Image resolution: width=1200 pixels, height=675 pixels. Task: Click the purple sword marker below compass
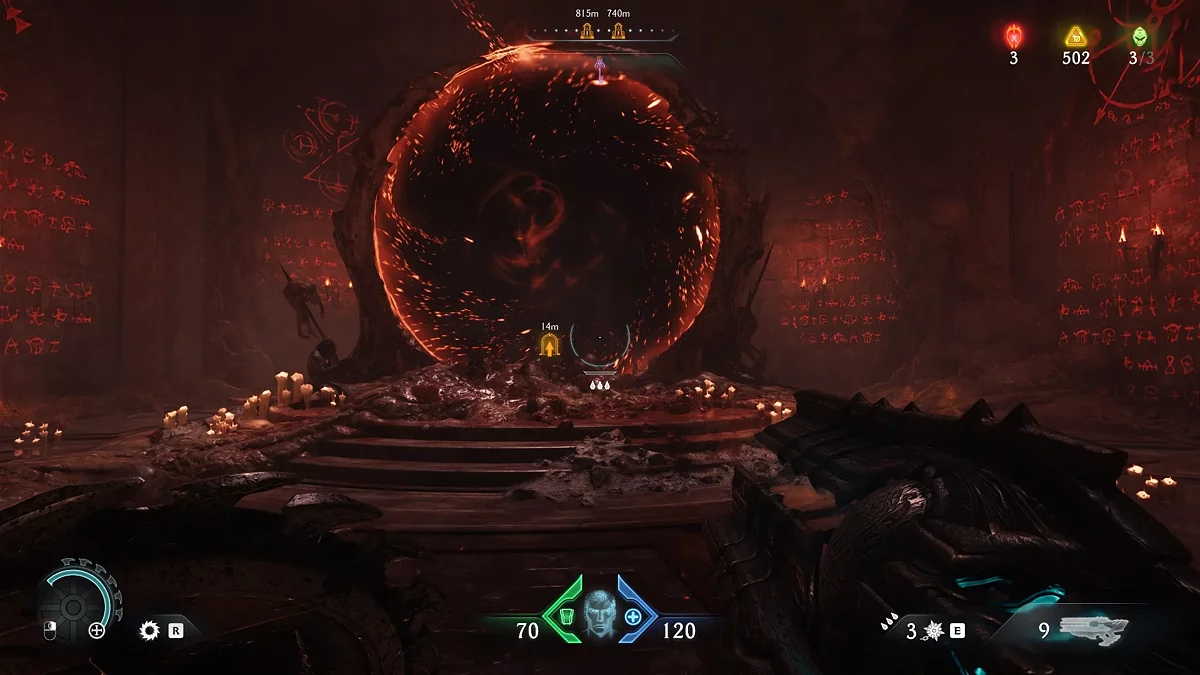[x=600, y=68]
